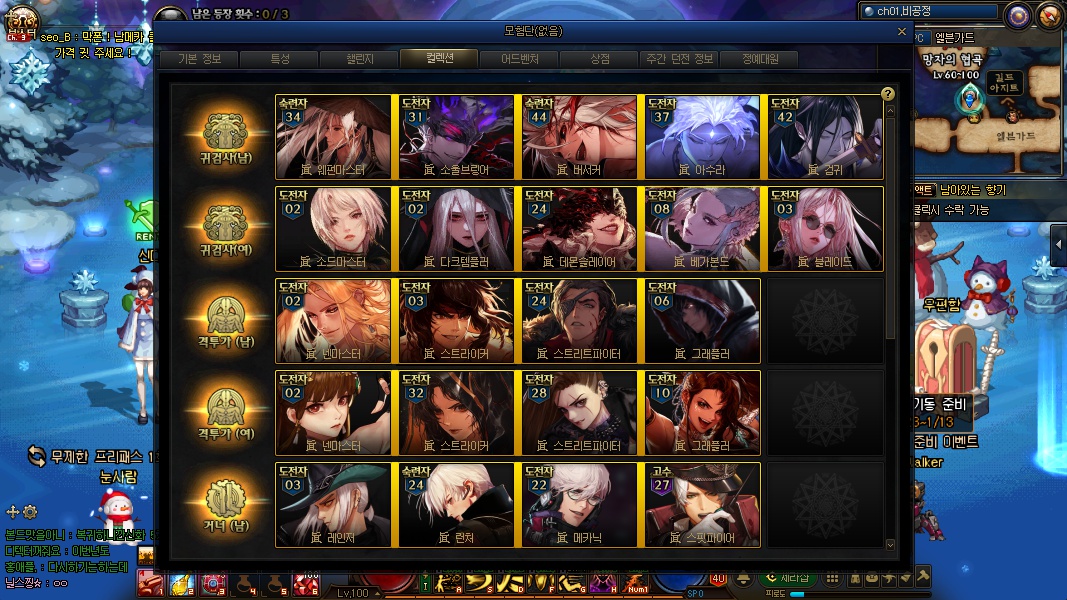Select the 웨펀마스터 character portrait
This screenshot has height=600, width=1067.
coord(334,136)
